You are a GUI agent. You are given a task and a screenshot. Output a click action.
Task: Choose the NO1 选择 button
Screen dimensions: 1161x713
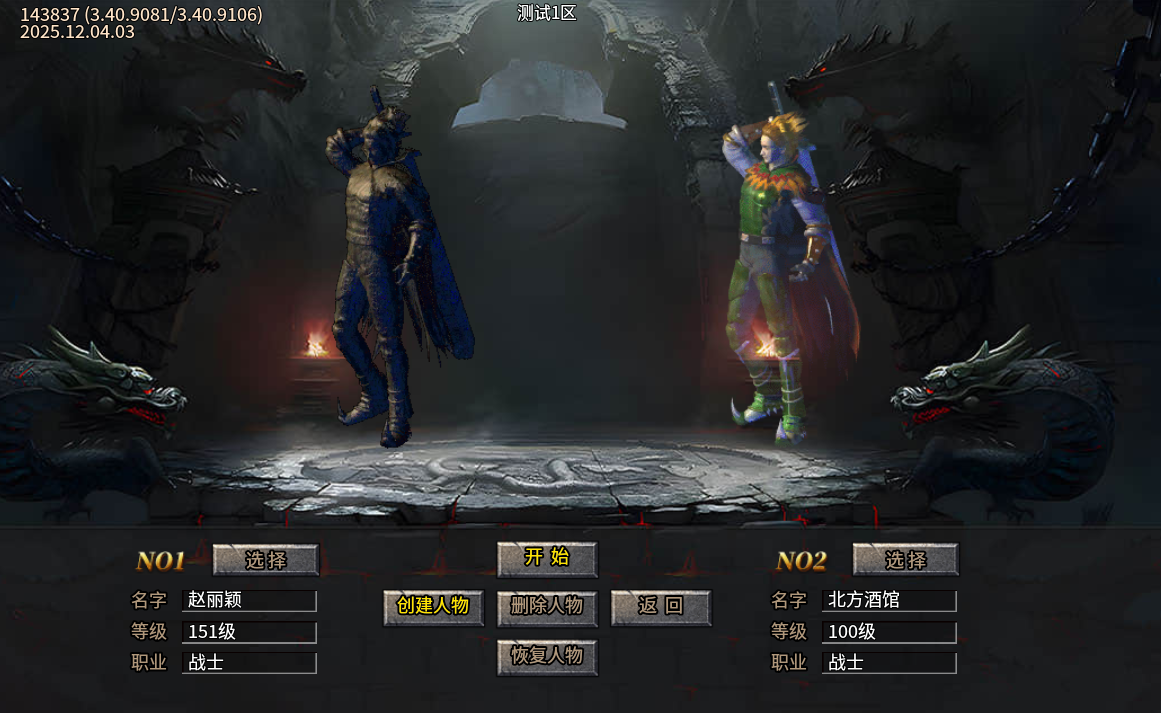(266, 560)
